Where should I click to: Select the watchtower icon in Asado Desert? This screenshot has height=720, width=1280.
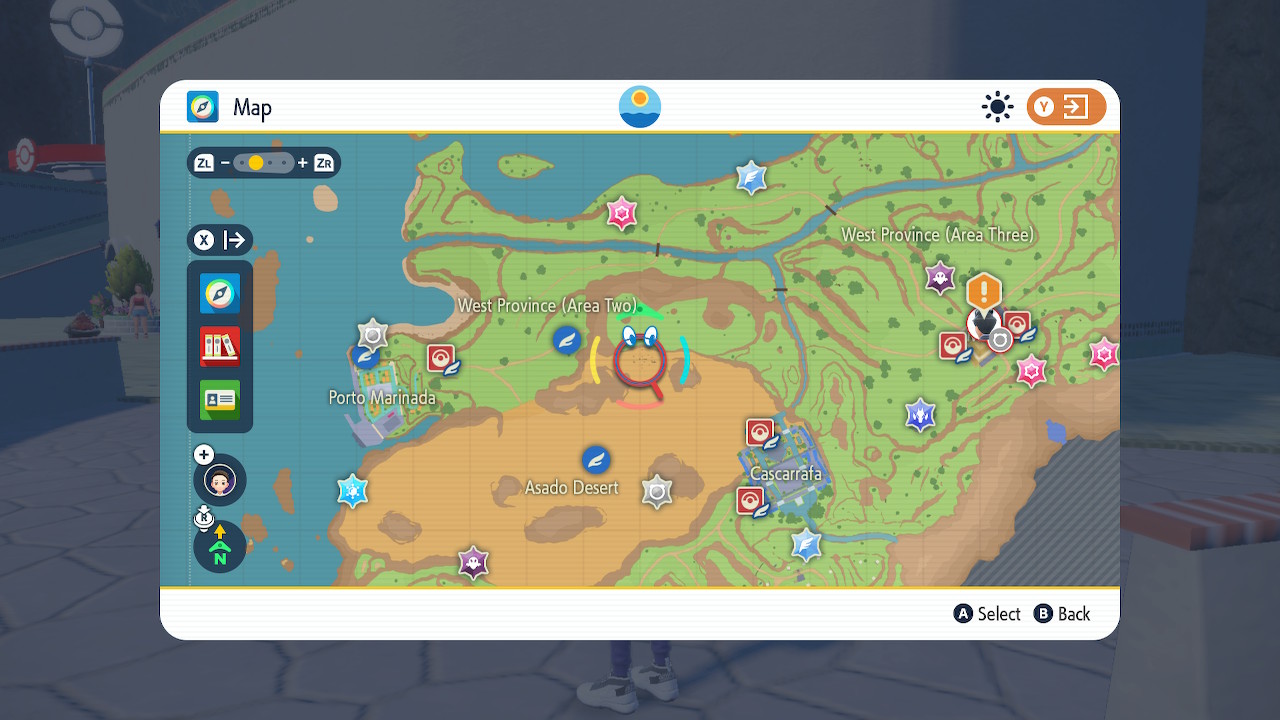pos(658,490)
